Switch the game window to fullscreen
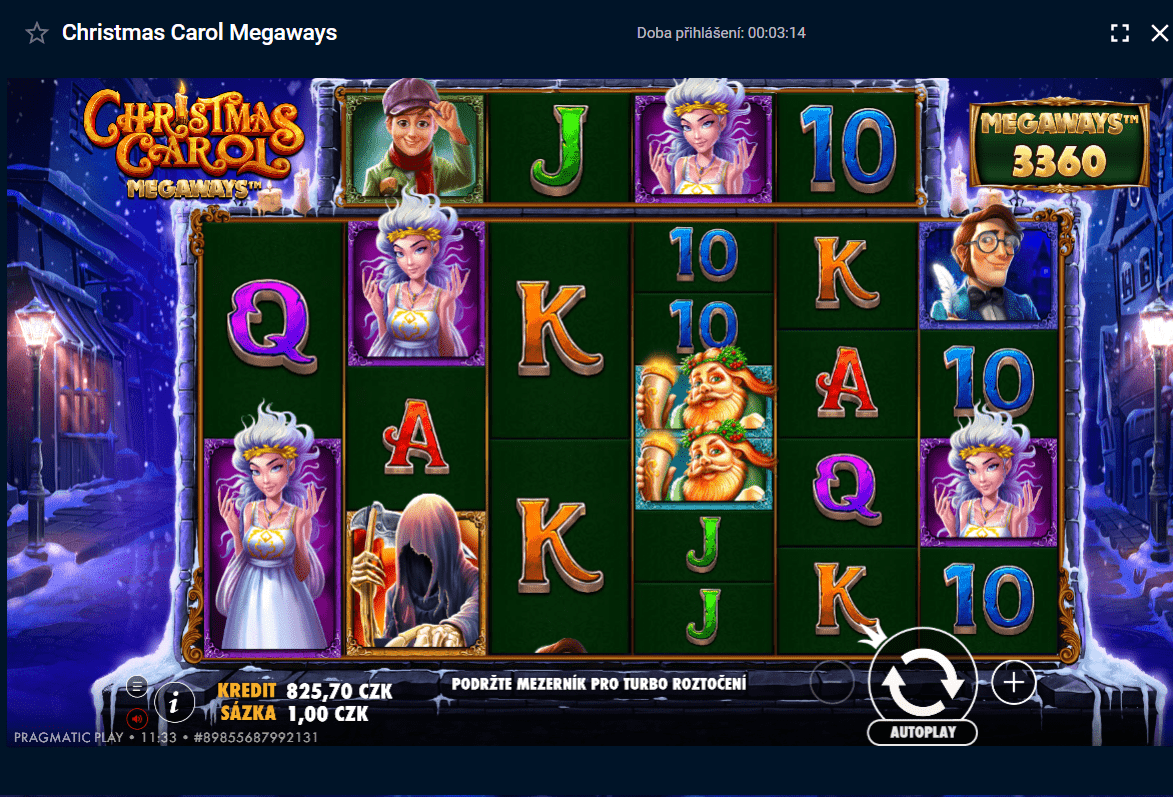Image resolution: width=1173 pixels, height=797 pixels. pos(1120,33)
